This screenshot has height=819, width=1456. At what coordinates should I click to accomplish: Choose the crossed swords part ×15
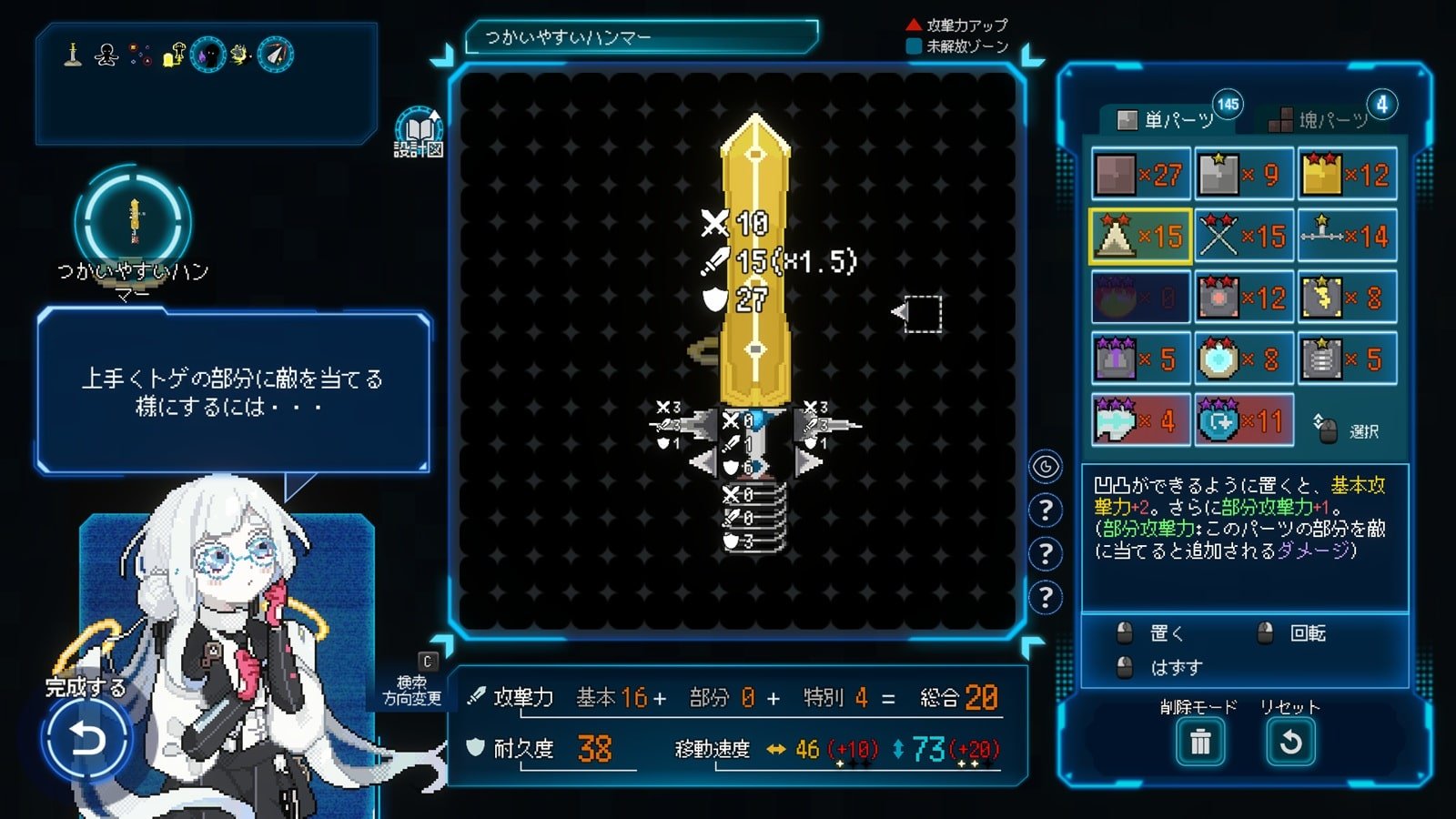click(x=1243, y=237)
